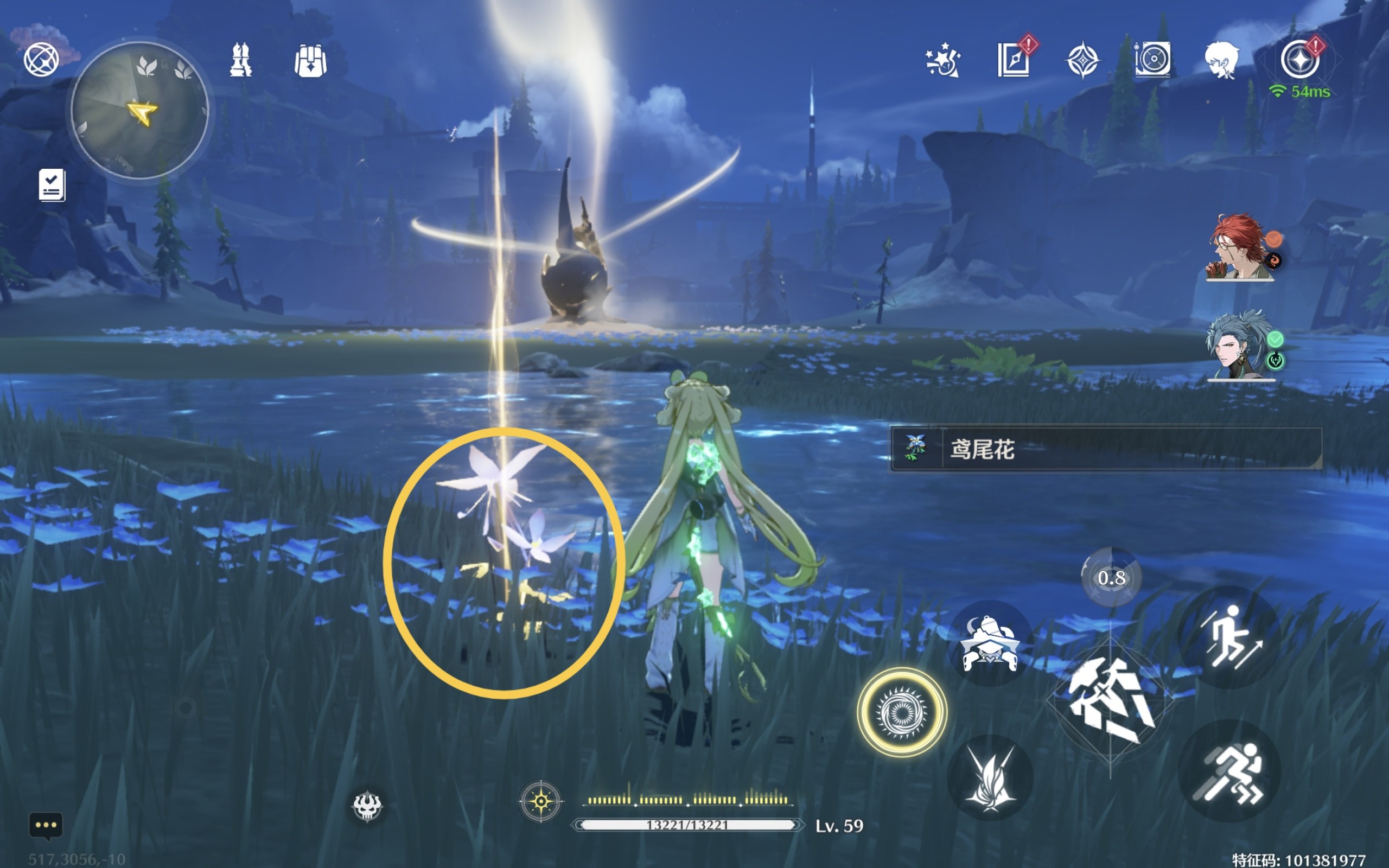Open the circled star icon with alert
The image size is (1389, 868).
click(x=1299, y=60)
